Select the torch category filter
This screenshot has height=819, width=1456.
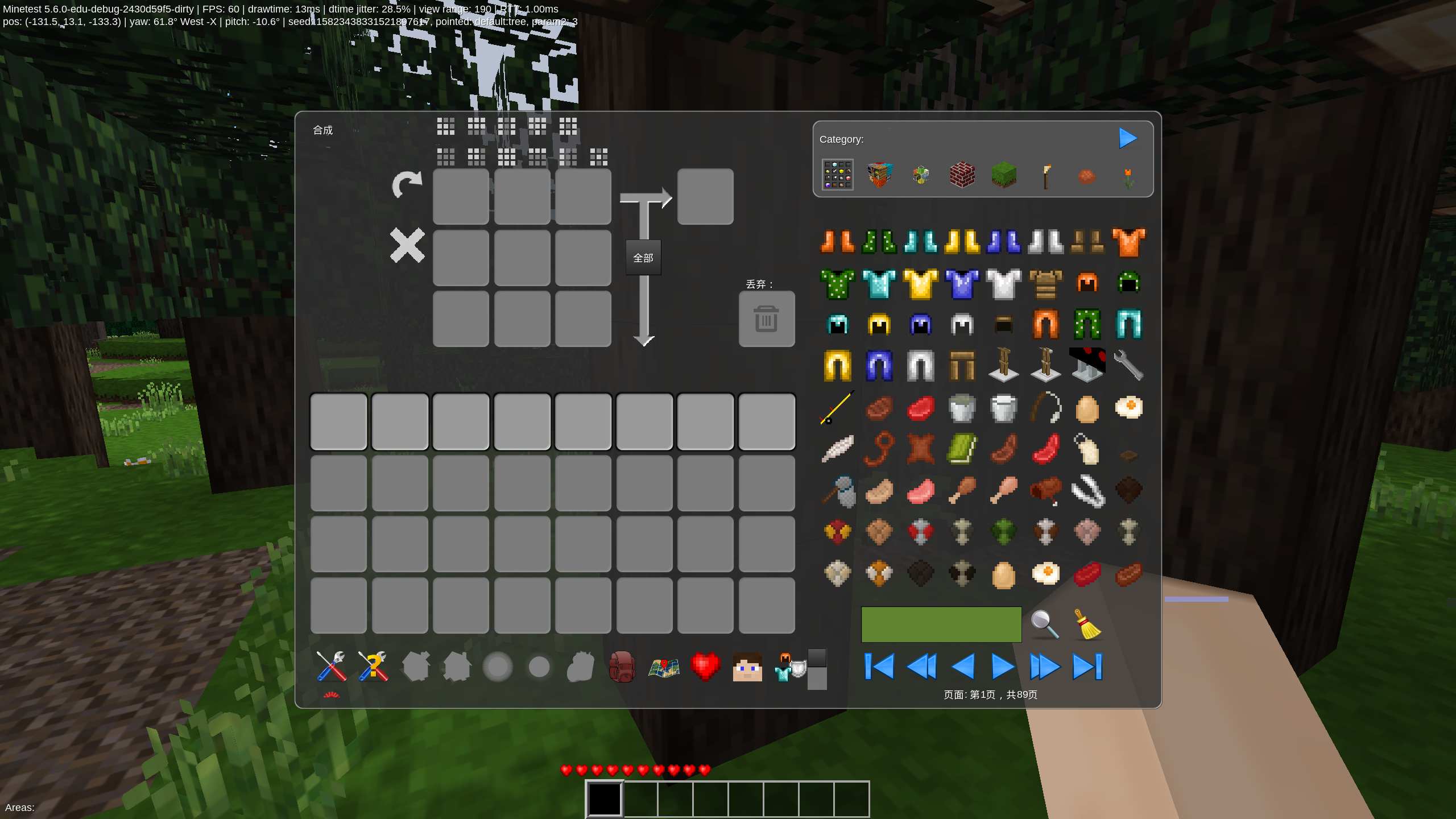tap(1046, 175)
